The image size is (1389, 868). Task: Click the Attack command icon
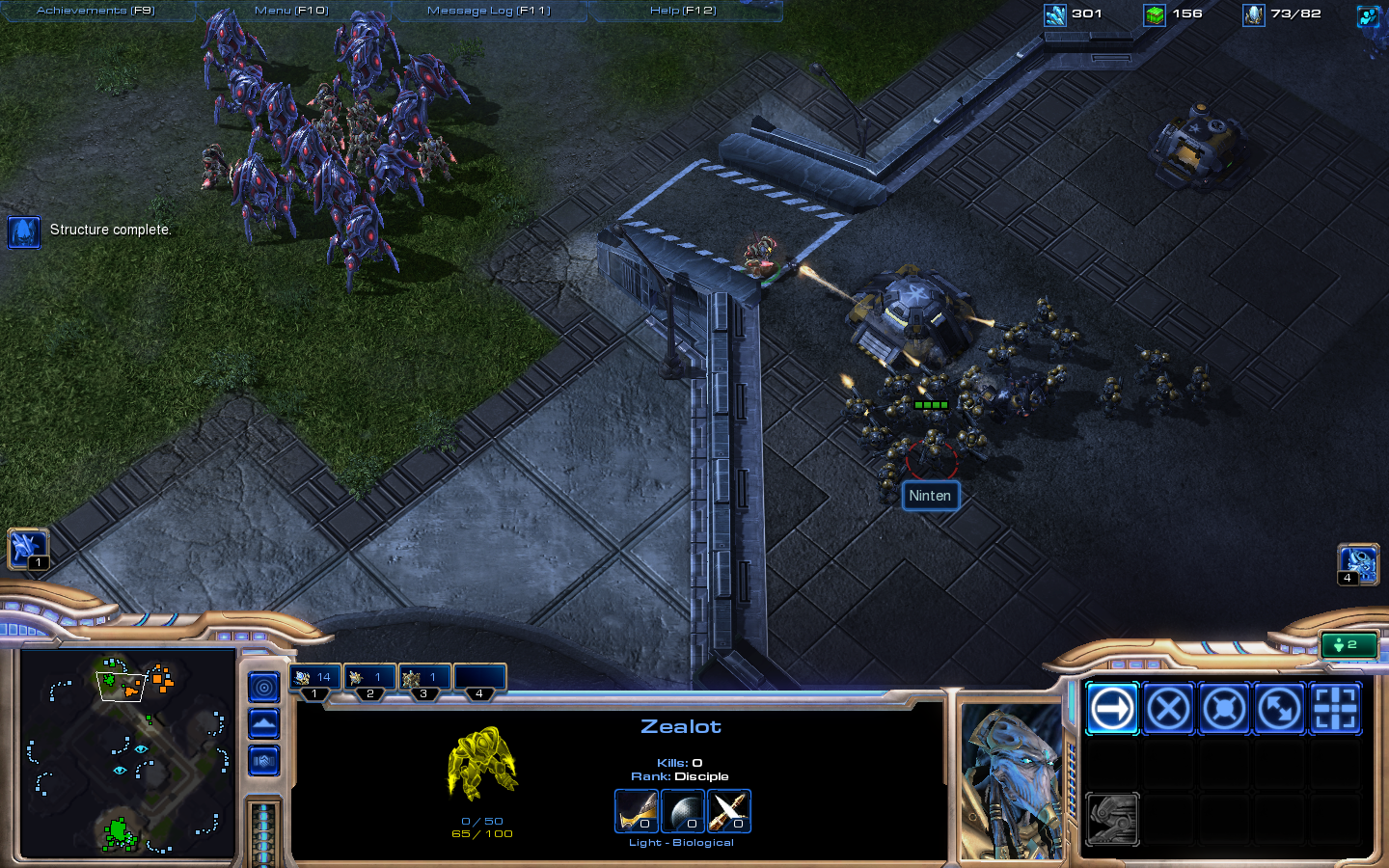point(1334,709)
